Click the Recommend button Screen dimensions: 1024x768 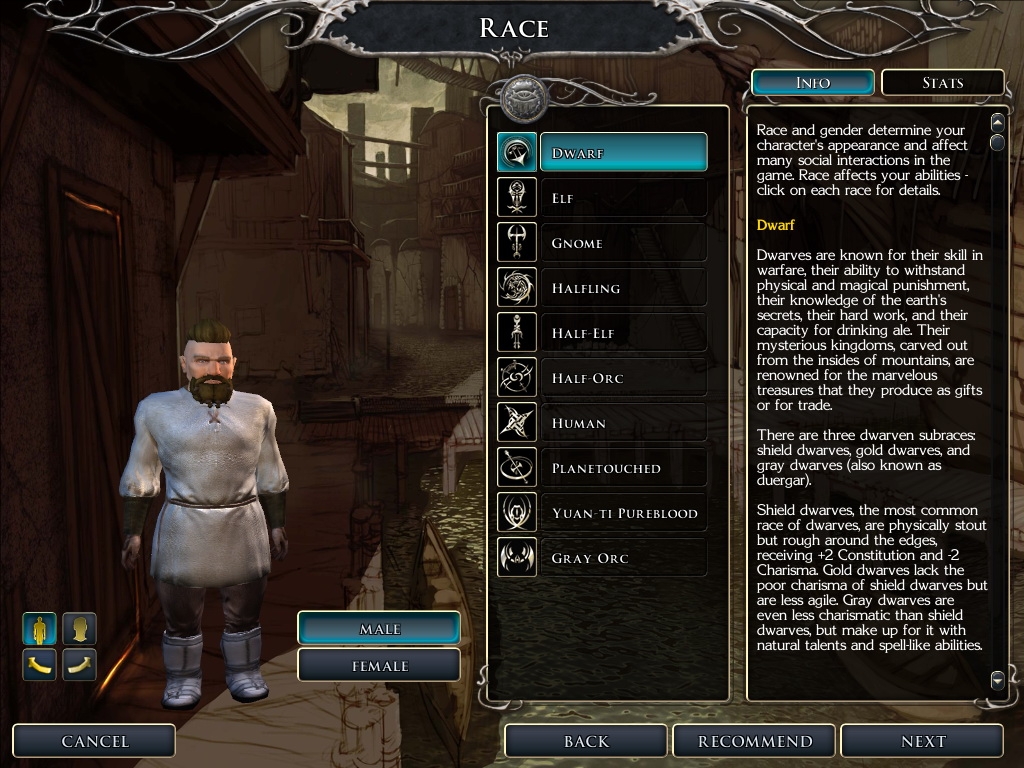click(x=755, y=741)
